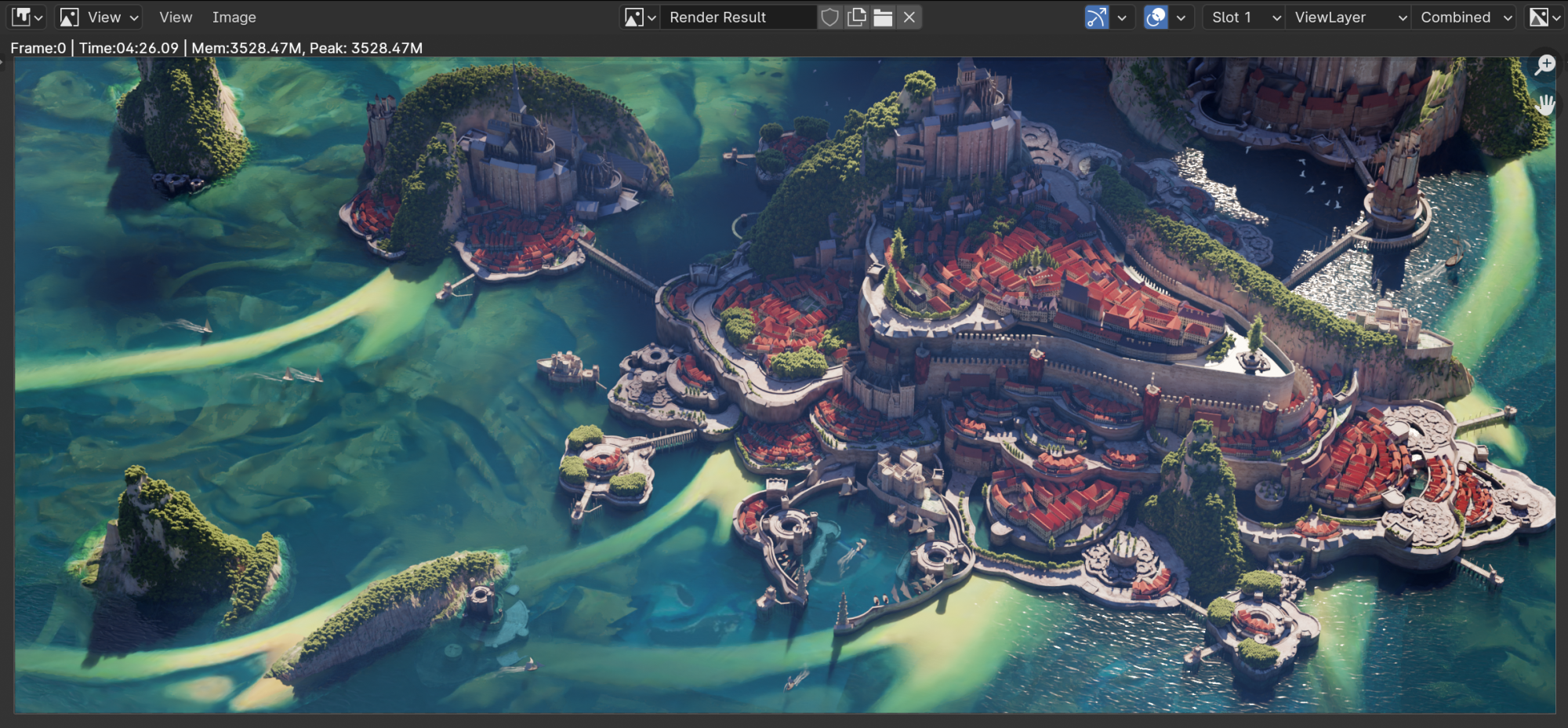Open the gizmo options dropdown arrow
Screen dimensions: 1568x728
tap(1122, 17)
